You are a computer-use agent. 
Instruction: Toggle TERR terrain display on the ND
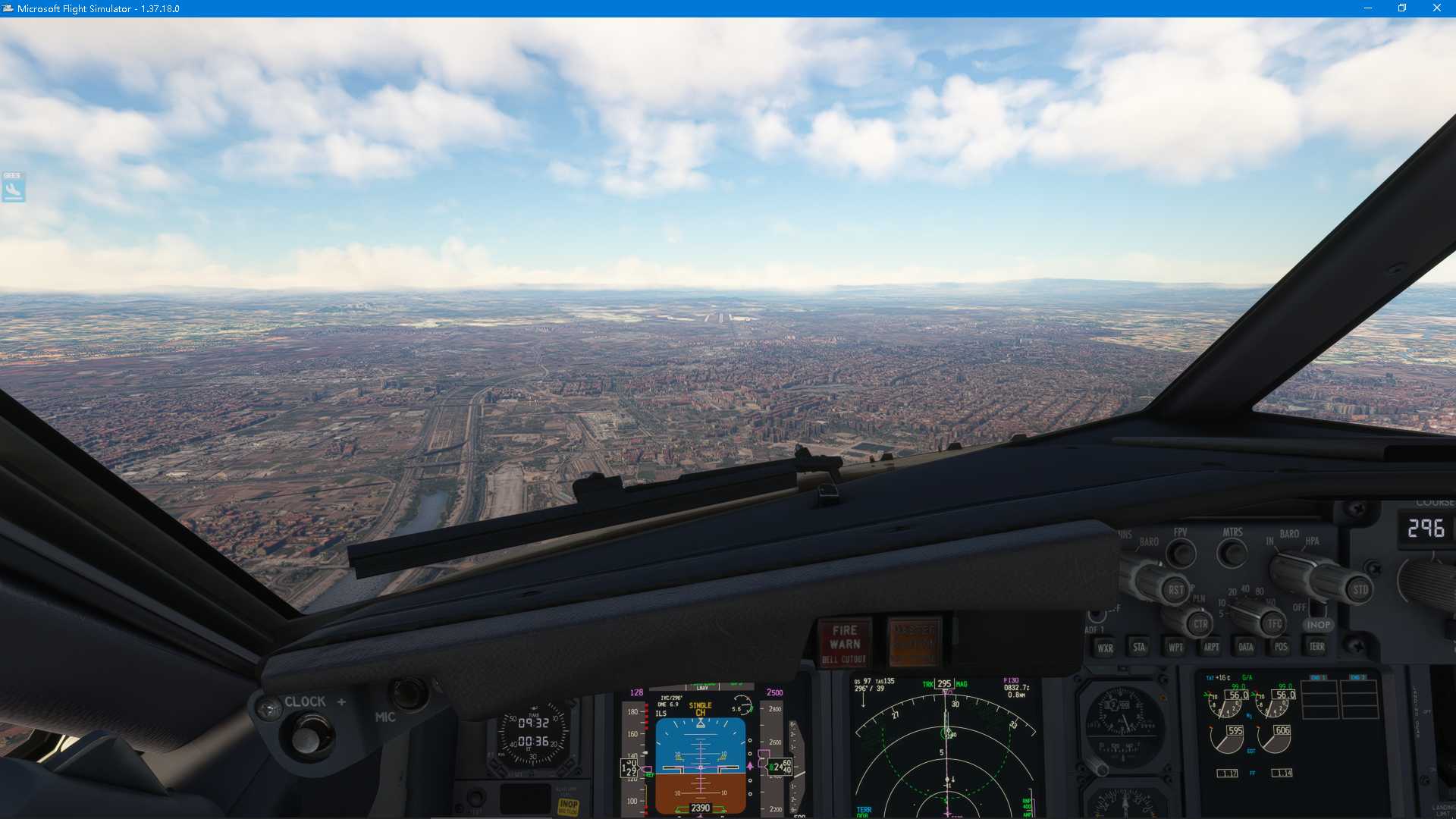click(1317, 647)
